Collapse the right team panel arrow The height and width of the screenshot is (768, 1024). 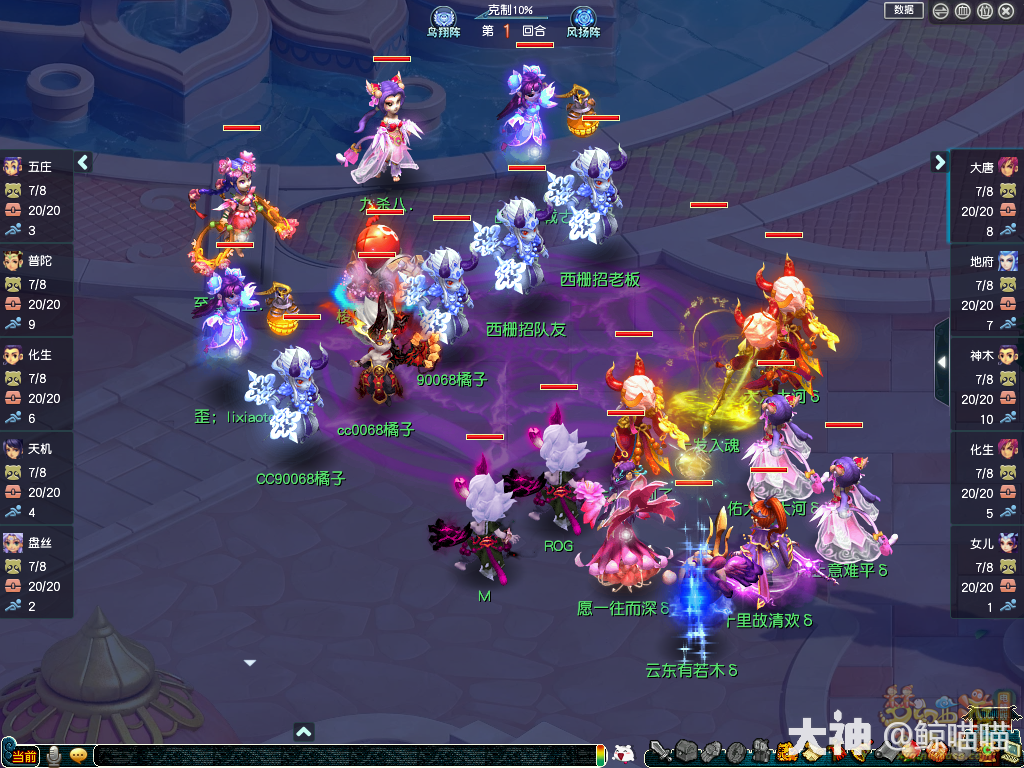(940, 162)
